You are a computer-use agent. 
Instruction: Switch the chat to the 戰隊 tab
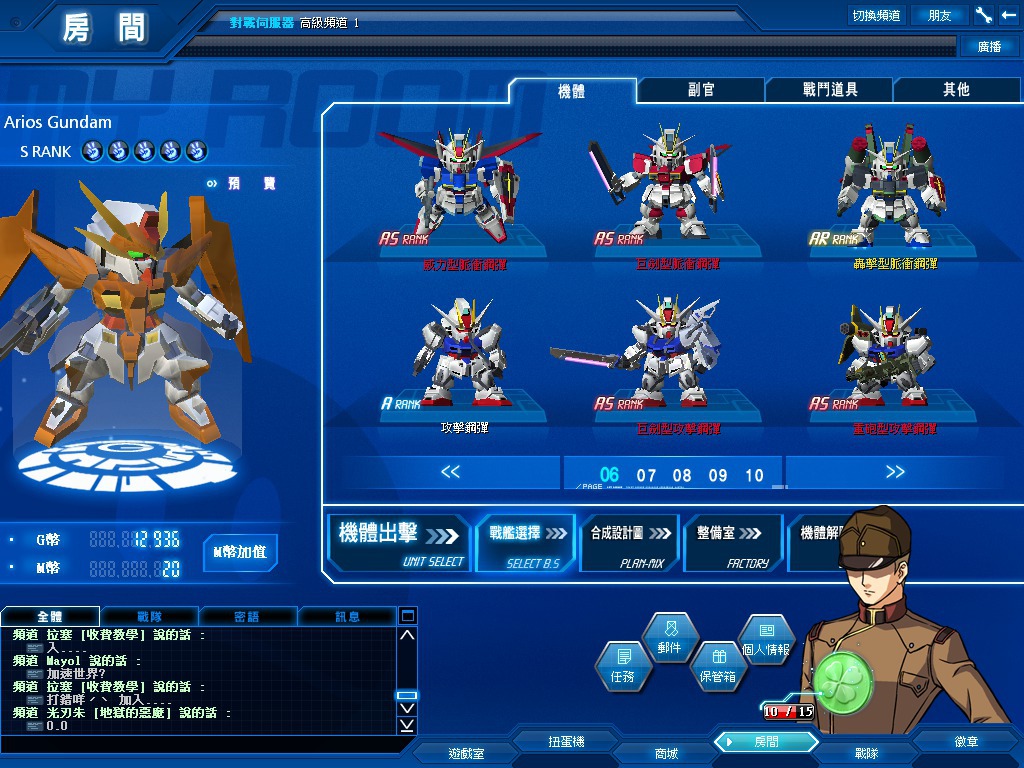[149, 617]
